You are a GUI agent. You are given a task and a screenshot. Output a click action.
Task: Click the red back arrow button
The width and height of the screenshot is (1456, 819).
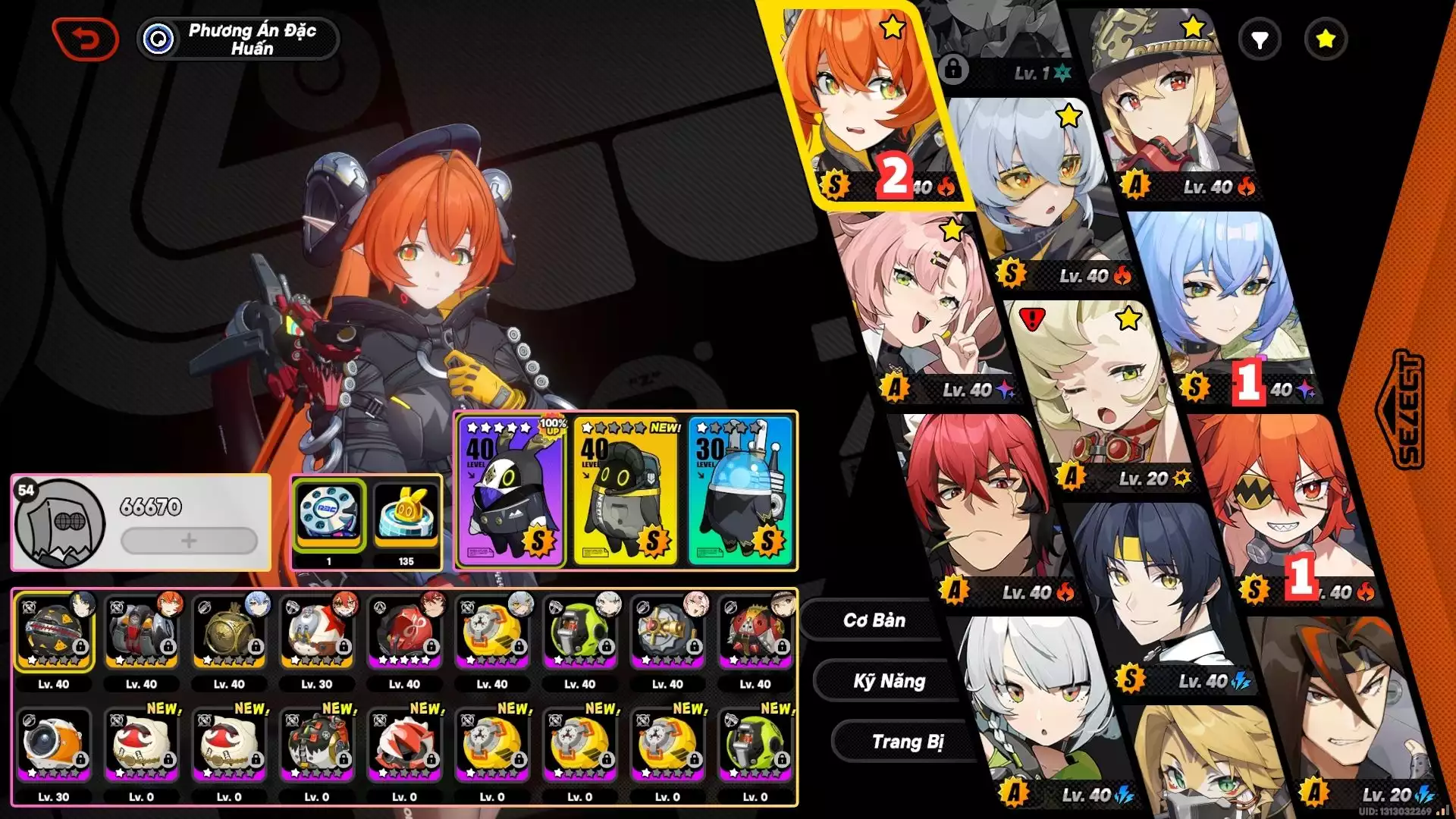coord(85,39)
